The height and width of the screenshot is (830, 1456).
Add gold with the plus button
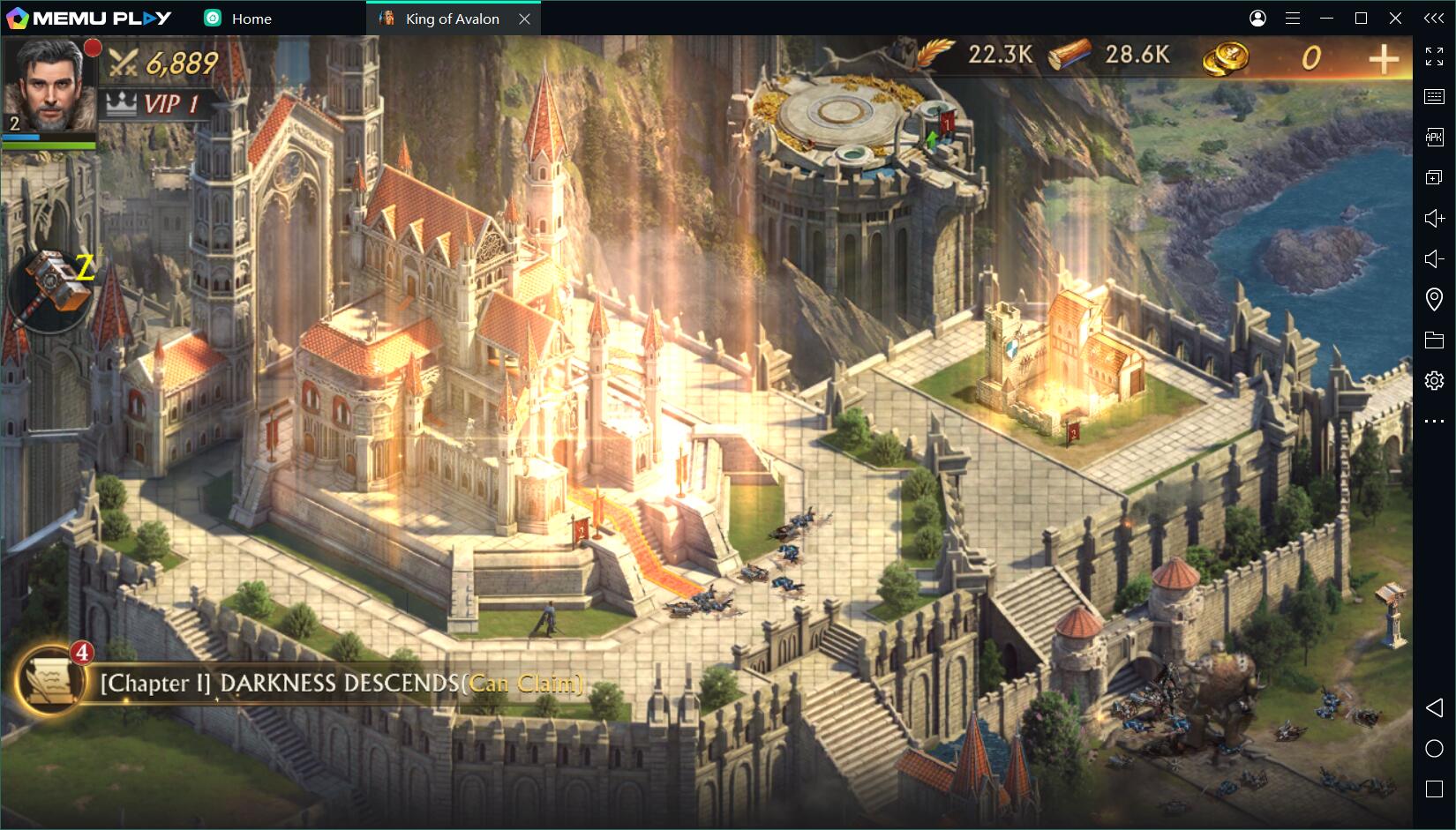(1383, 59)
